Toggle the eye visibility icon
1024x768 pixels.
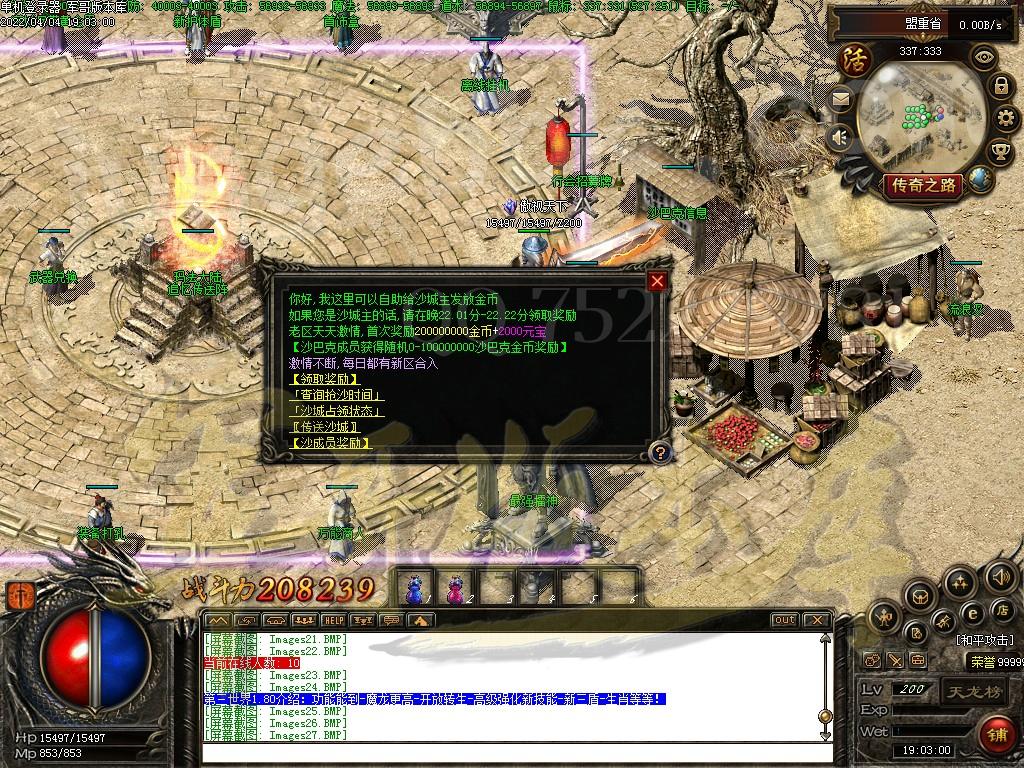click(x=985, y=56)
